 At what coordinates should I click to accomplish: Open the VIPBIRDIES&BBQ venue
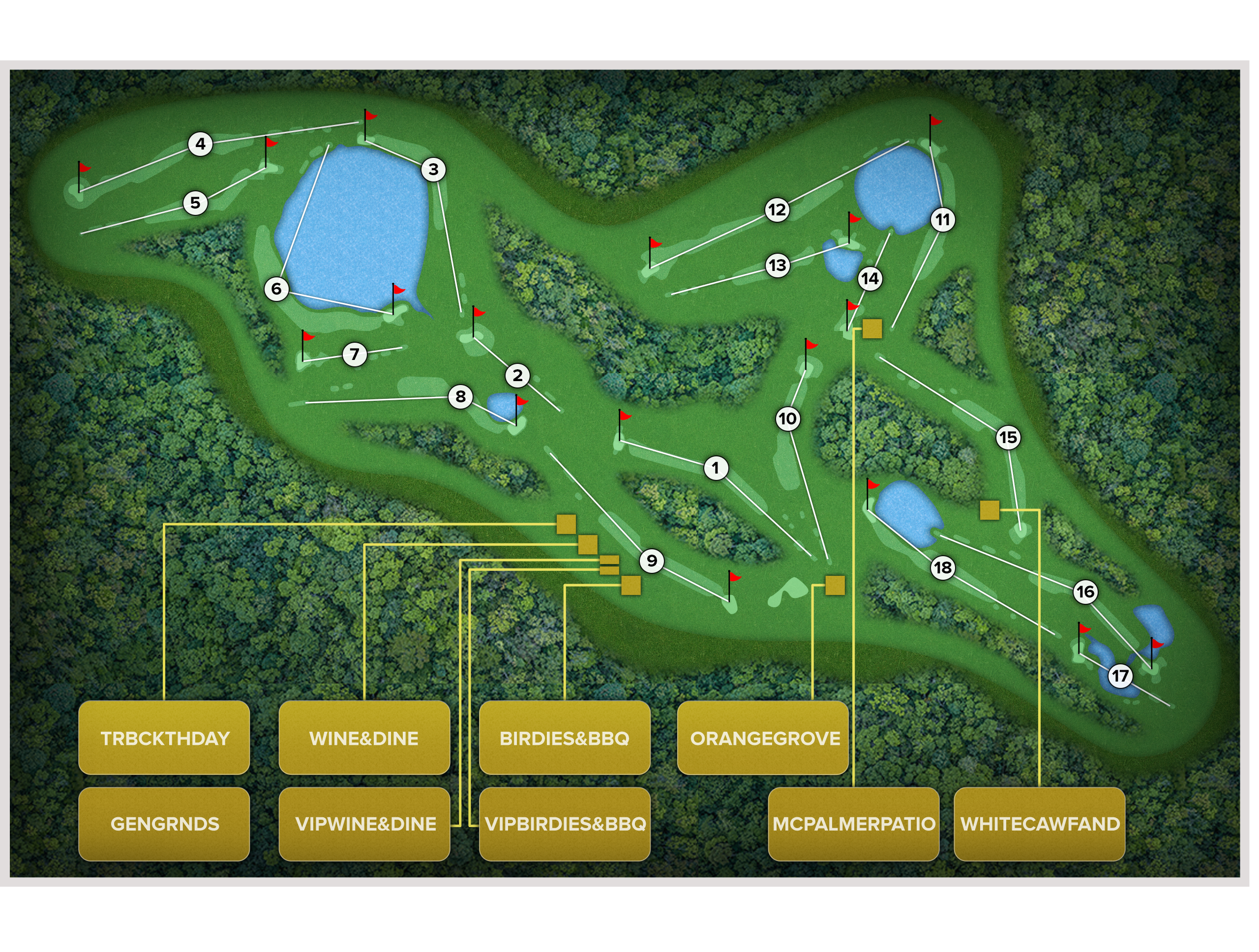tap(565, 823)
